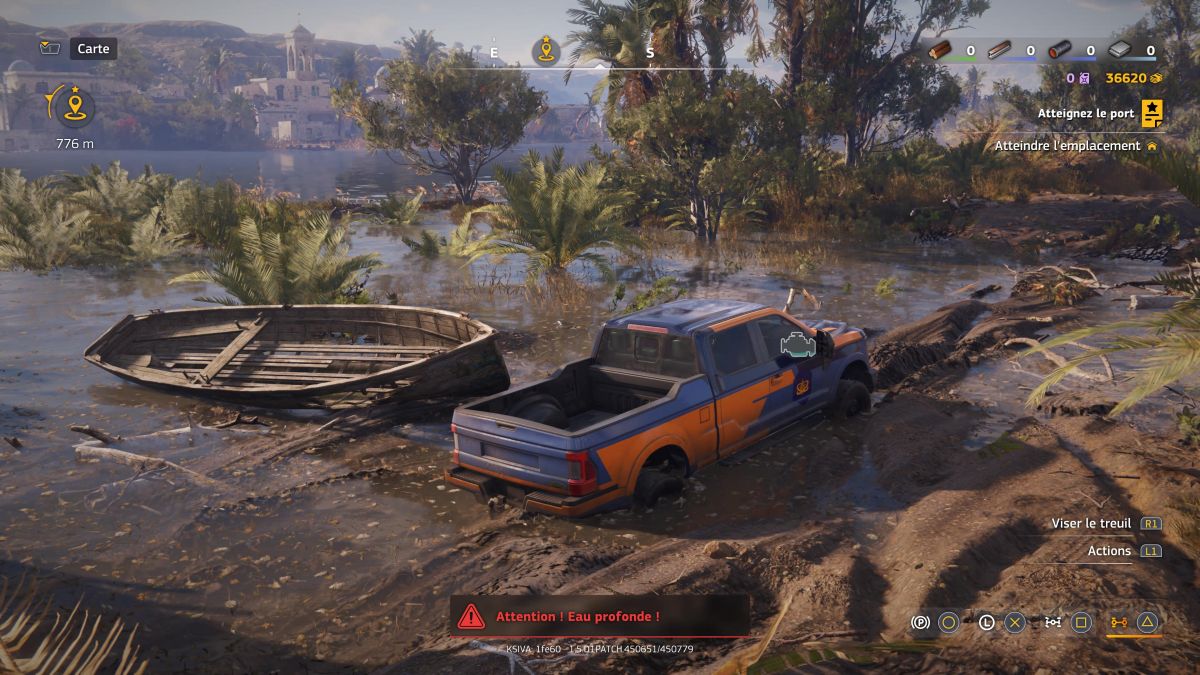Select the waypoint distance marker icon
Image resolution: width=1200 pixels, height=675 pixels.
tap(73, 106)
